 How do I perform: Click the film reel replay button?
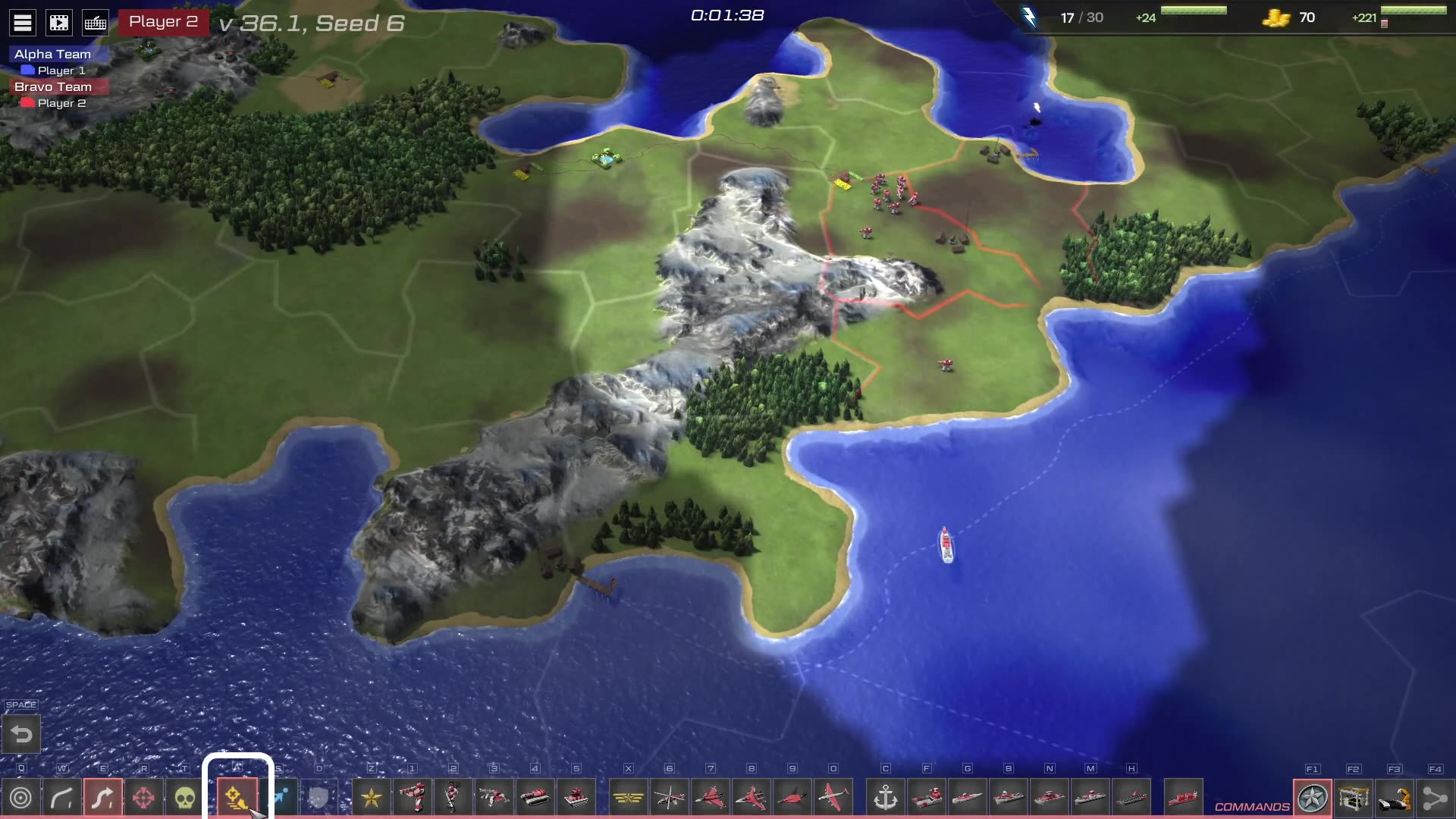coord(59,23)
